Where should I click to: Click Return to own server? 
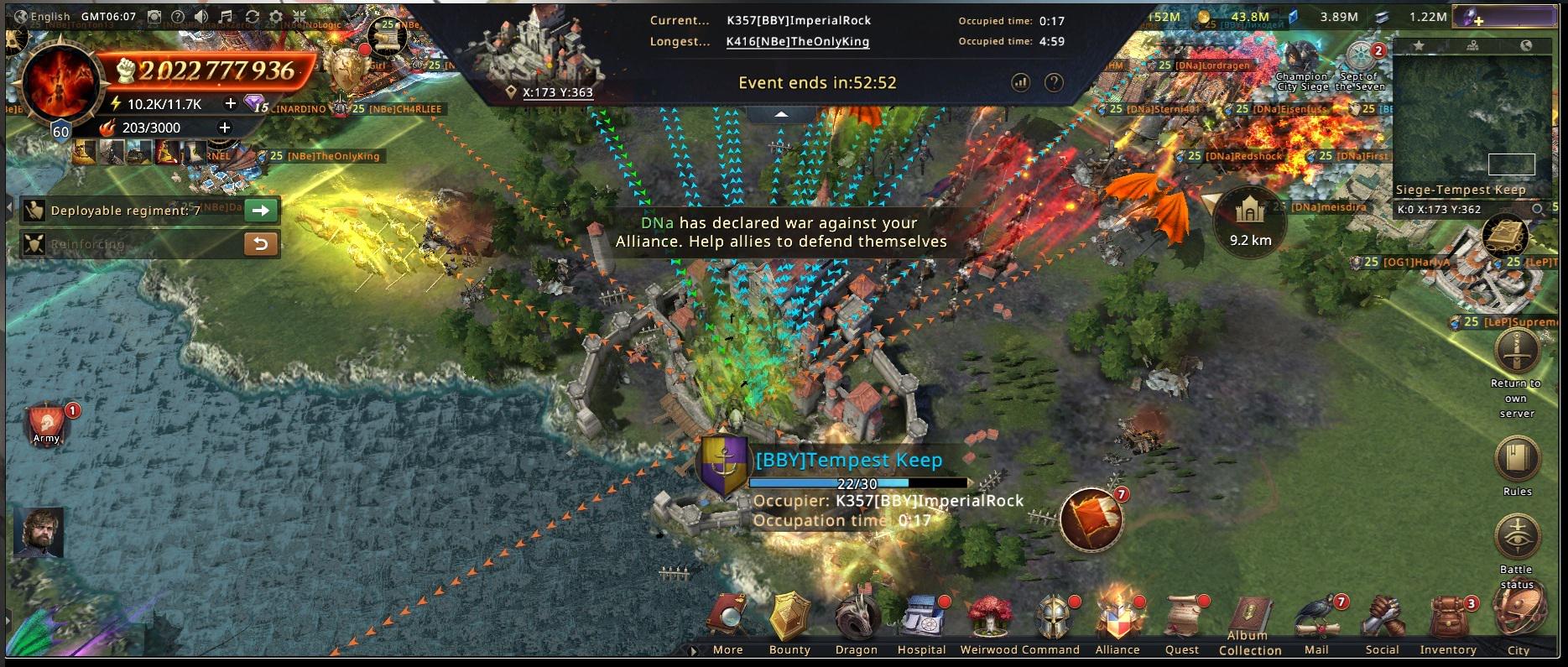(1516, 353)
